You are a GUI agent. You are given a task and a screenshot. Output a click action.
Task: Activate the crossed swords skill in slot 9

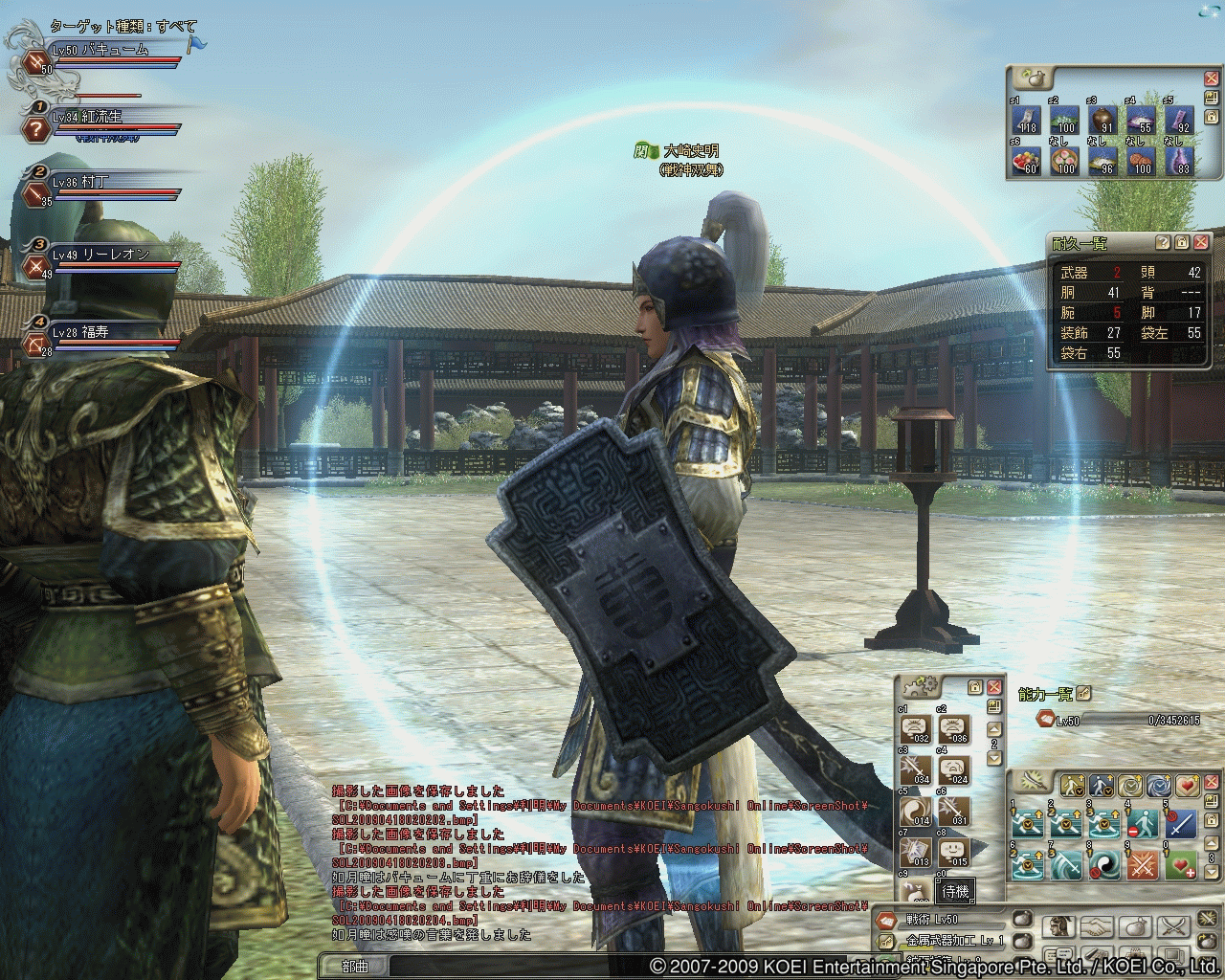1144,865
